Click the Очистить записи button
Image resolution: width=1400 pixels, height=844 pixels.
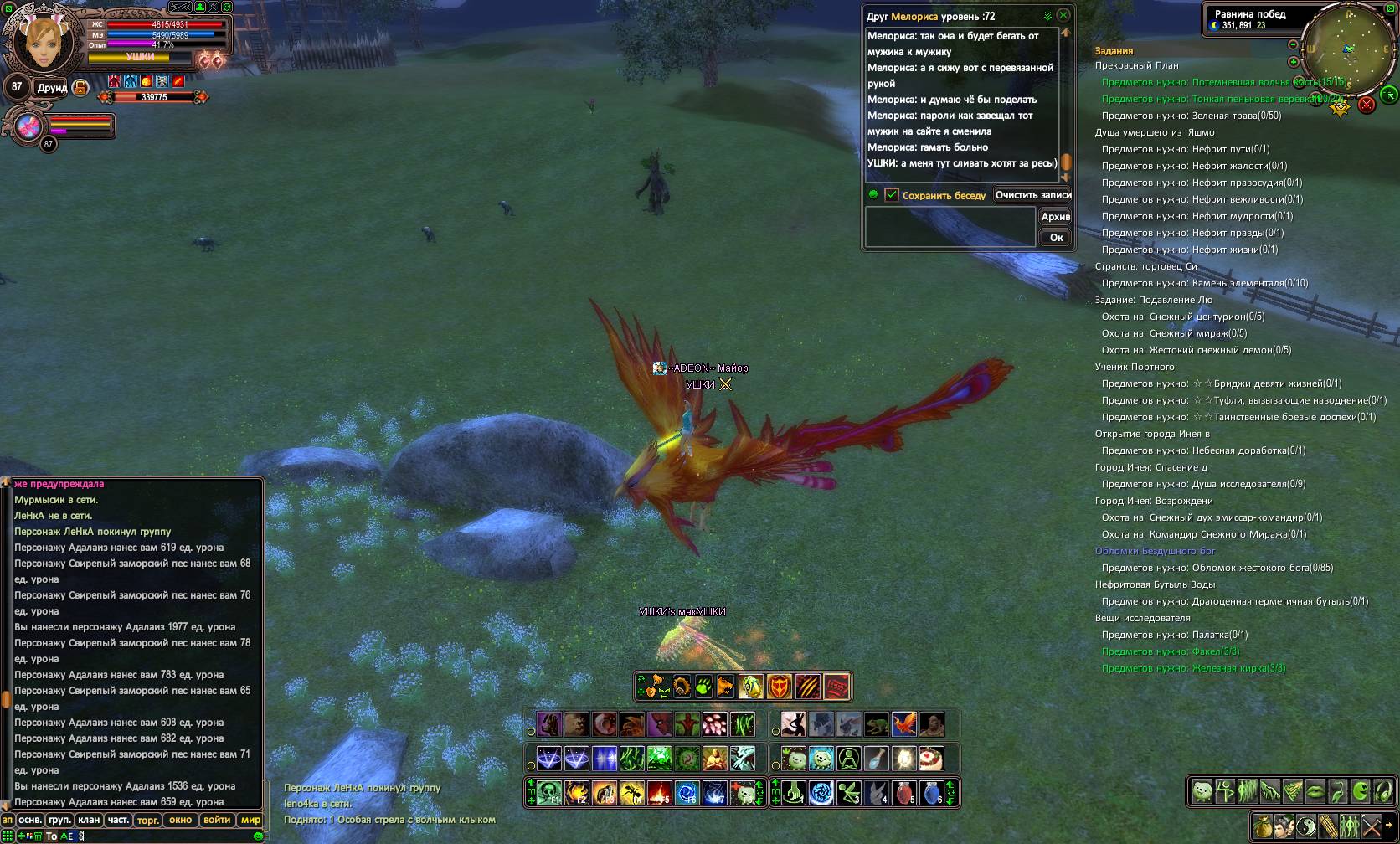pos(1033,194)
